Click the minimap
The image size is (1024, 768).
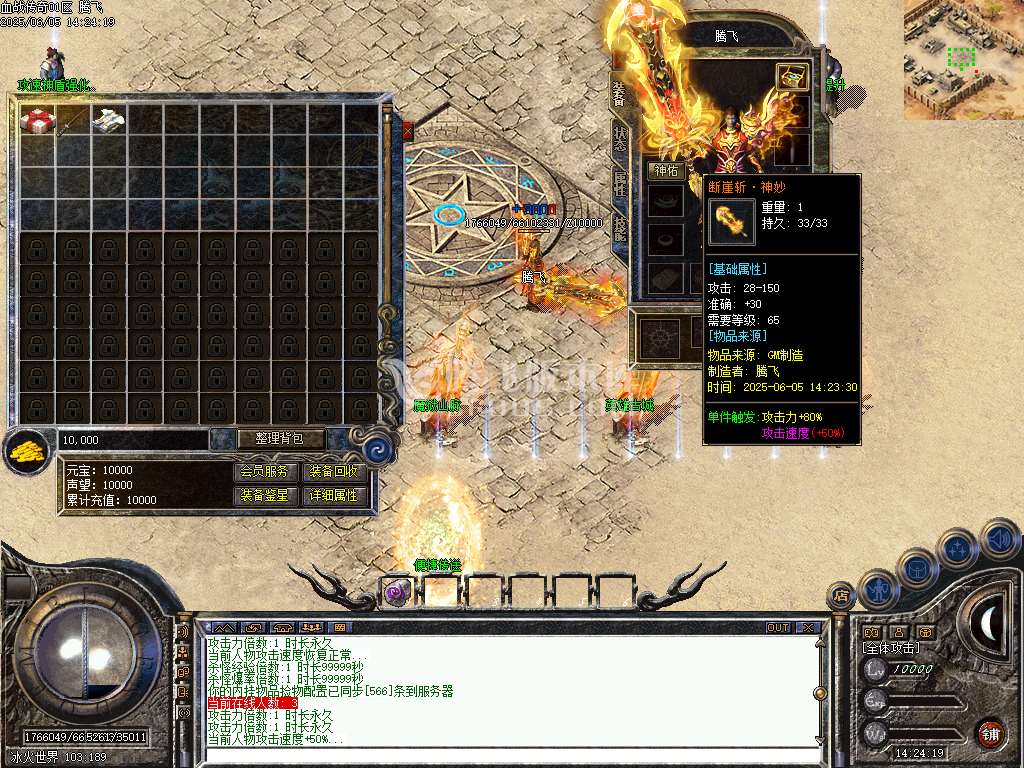coord(963,59)
